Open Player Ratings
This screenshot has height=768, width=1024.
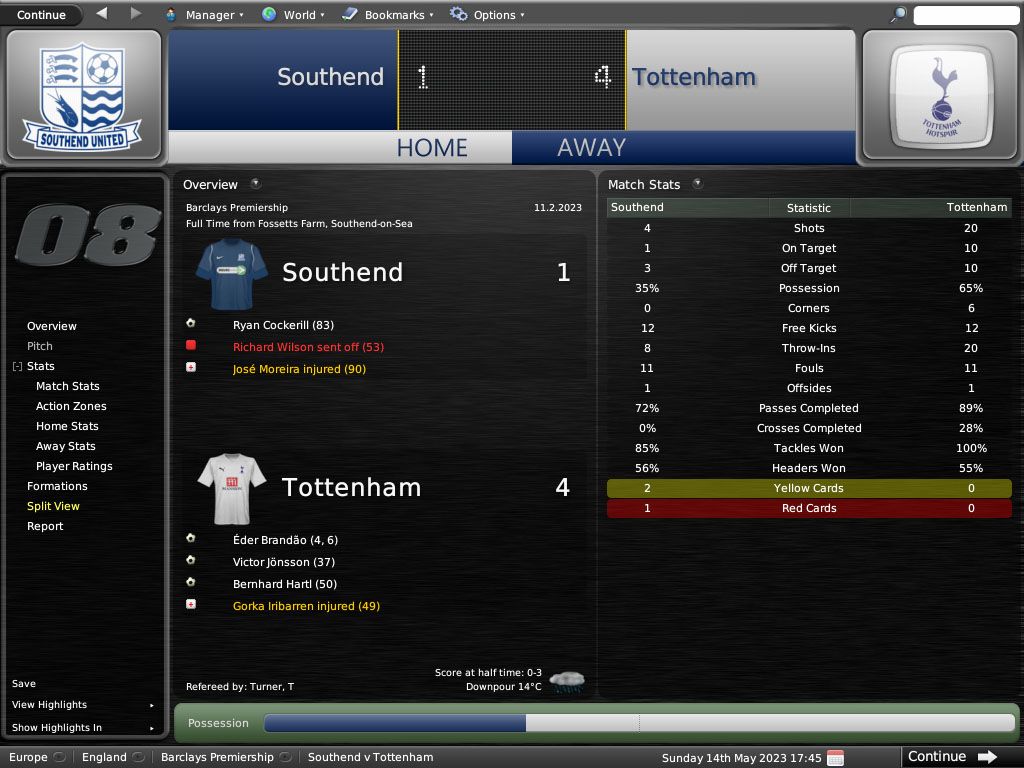(x=74, y=466)
